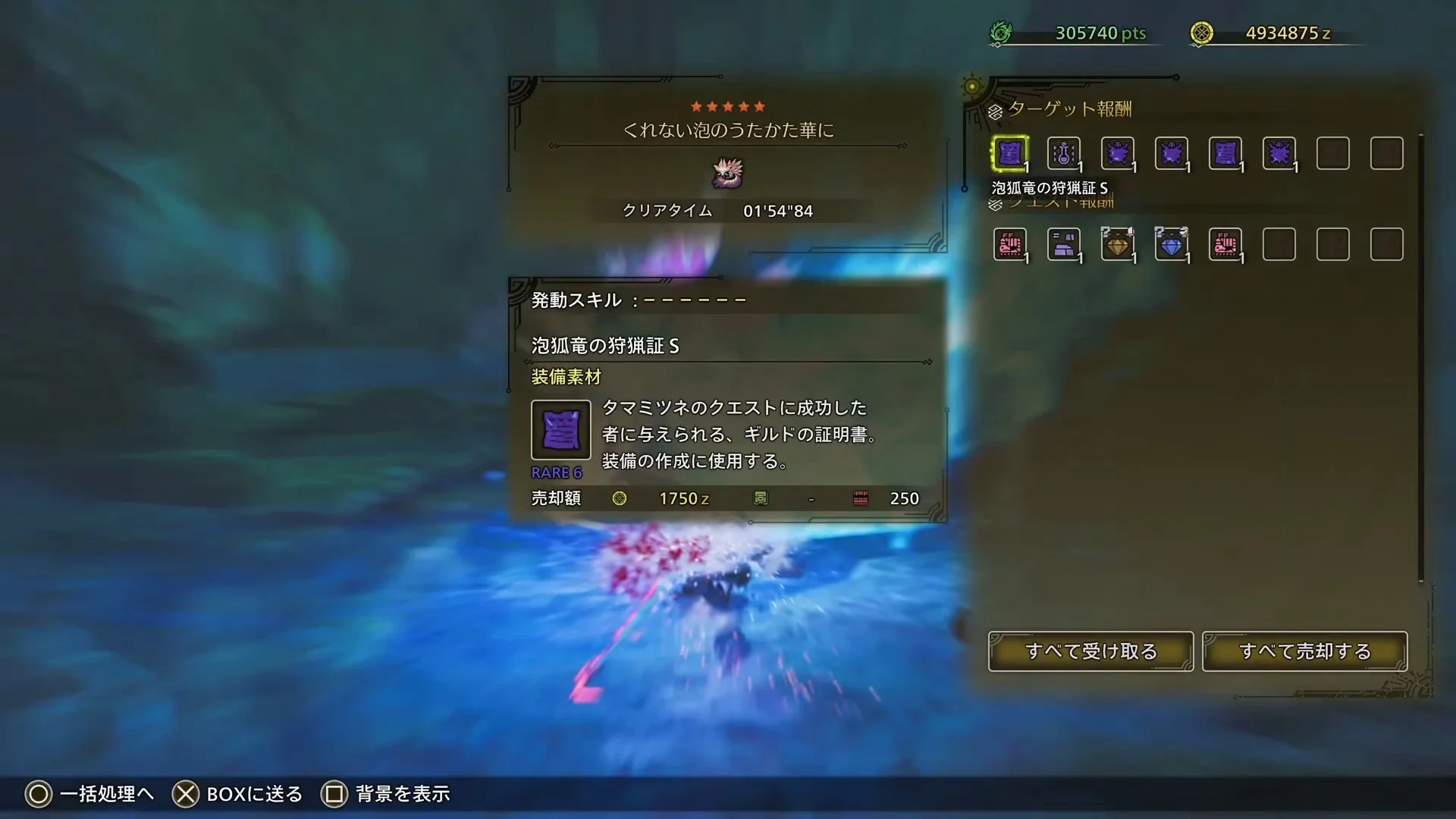Click the Mizutsune monster icon above the clear time
1456x819 pixels.
tap(727, 173)
